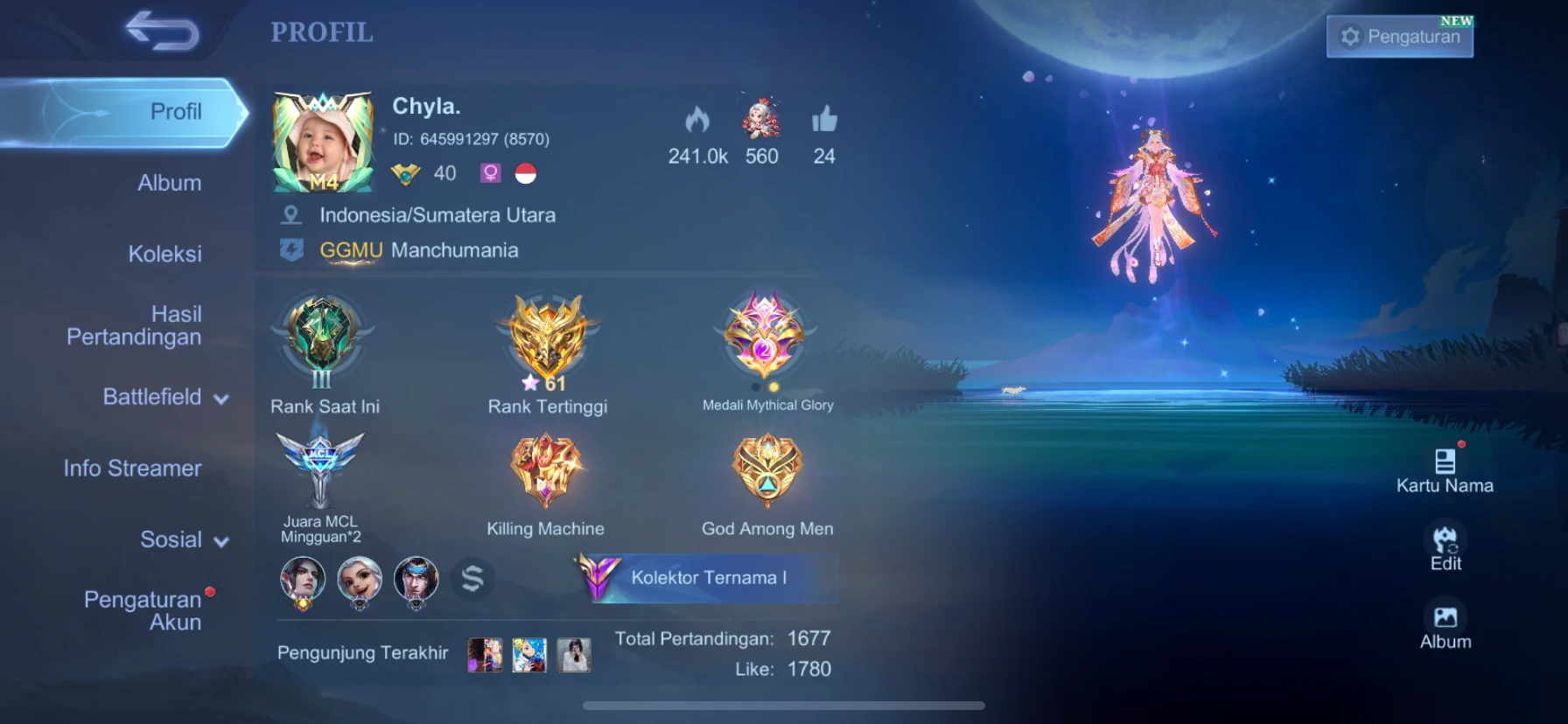Click the Kolektor Ternama I banner
This screenshot has width=1568, height=724.
tap(707, 578)
